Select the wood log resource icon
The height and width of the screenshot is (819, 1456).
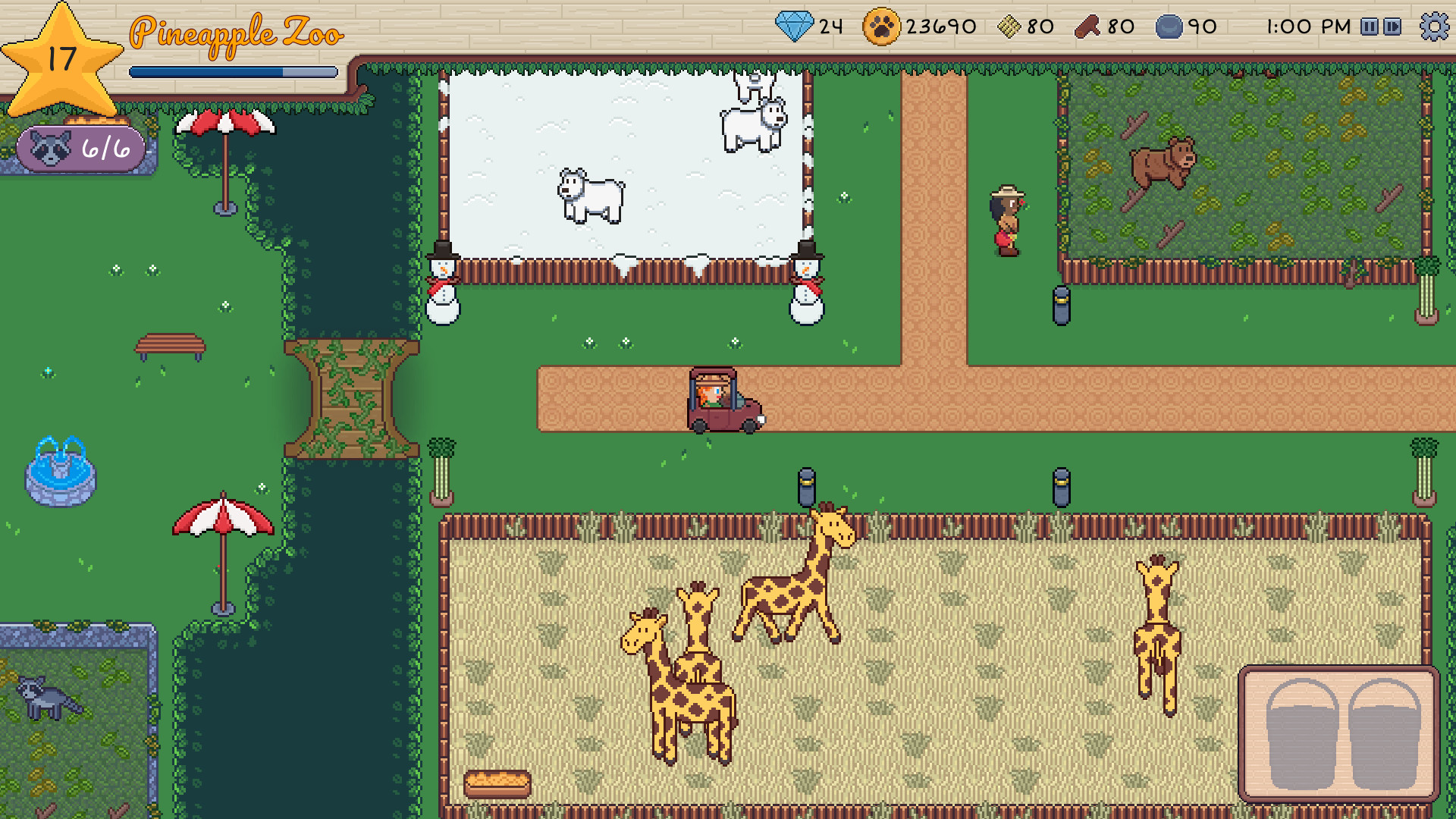click(1087, 25)
